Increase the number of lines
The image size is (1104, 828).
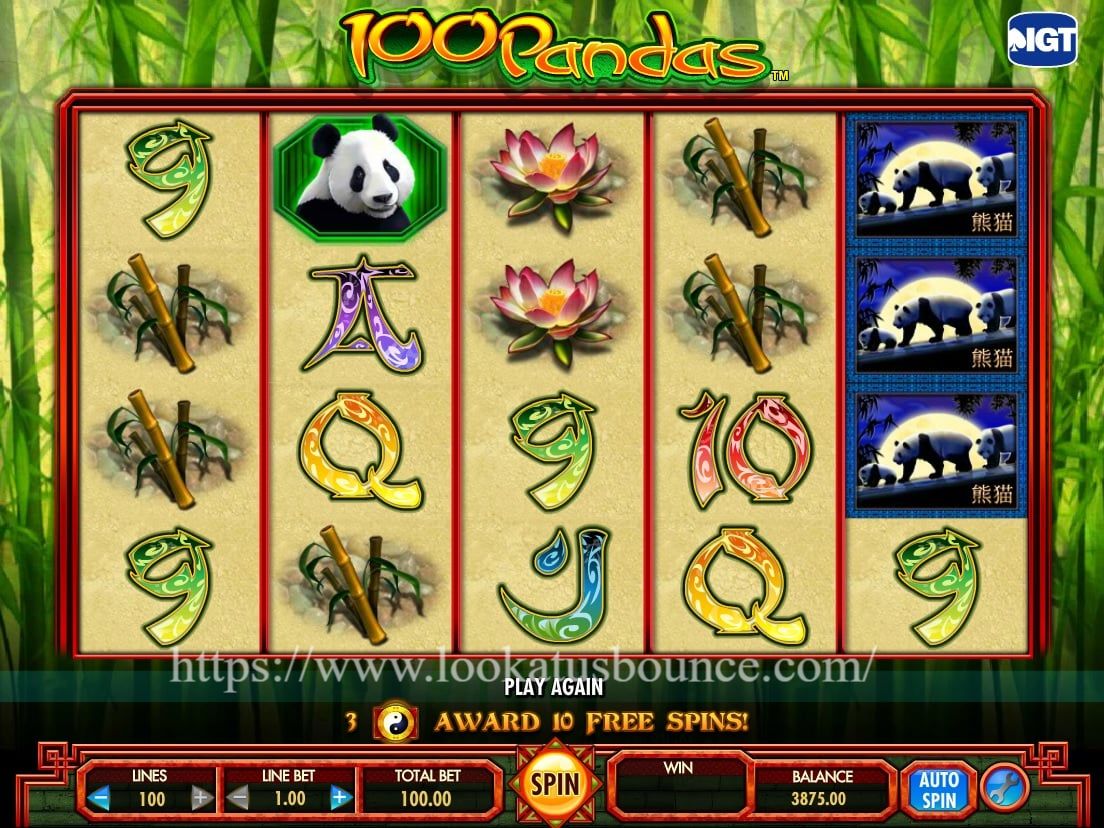click(200, 798)
